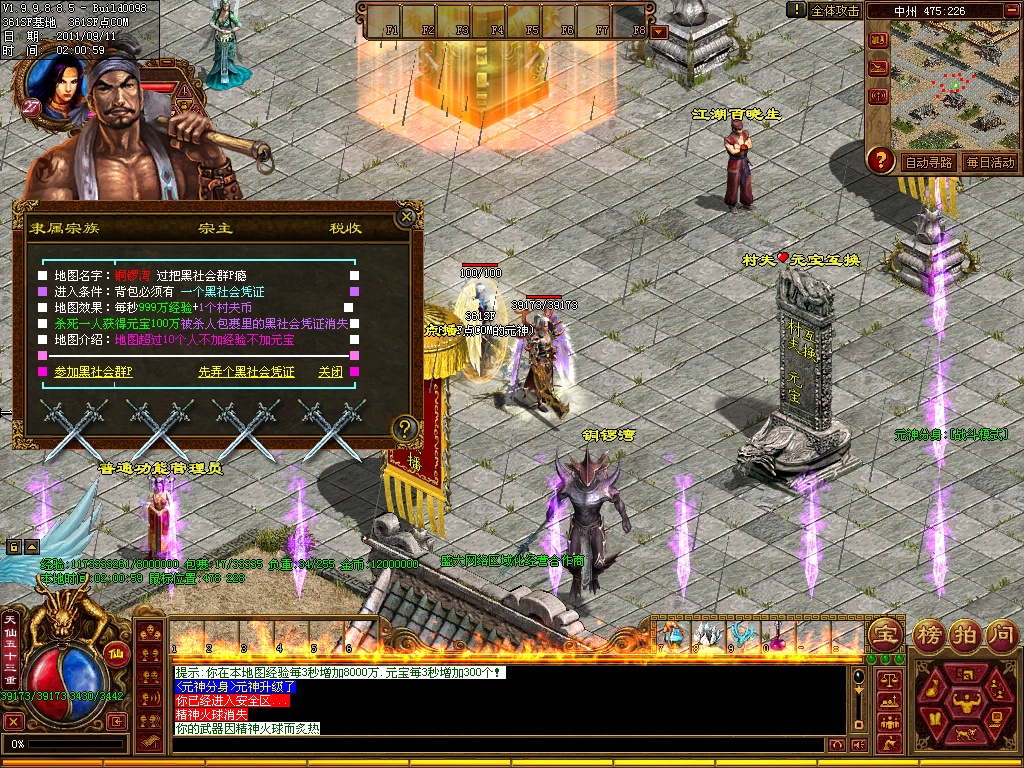The width and height of the screenshot is (1024, 768).
Task: Open the 问 help round button
Action: [x=999, y=633]
